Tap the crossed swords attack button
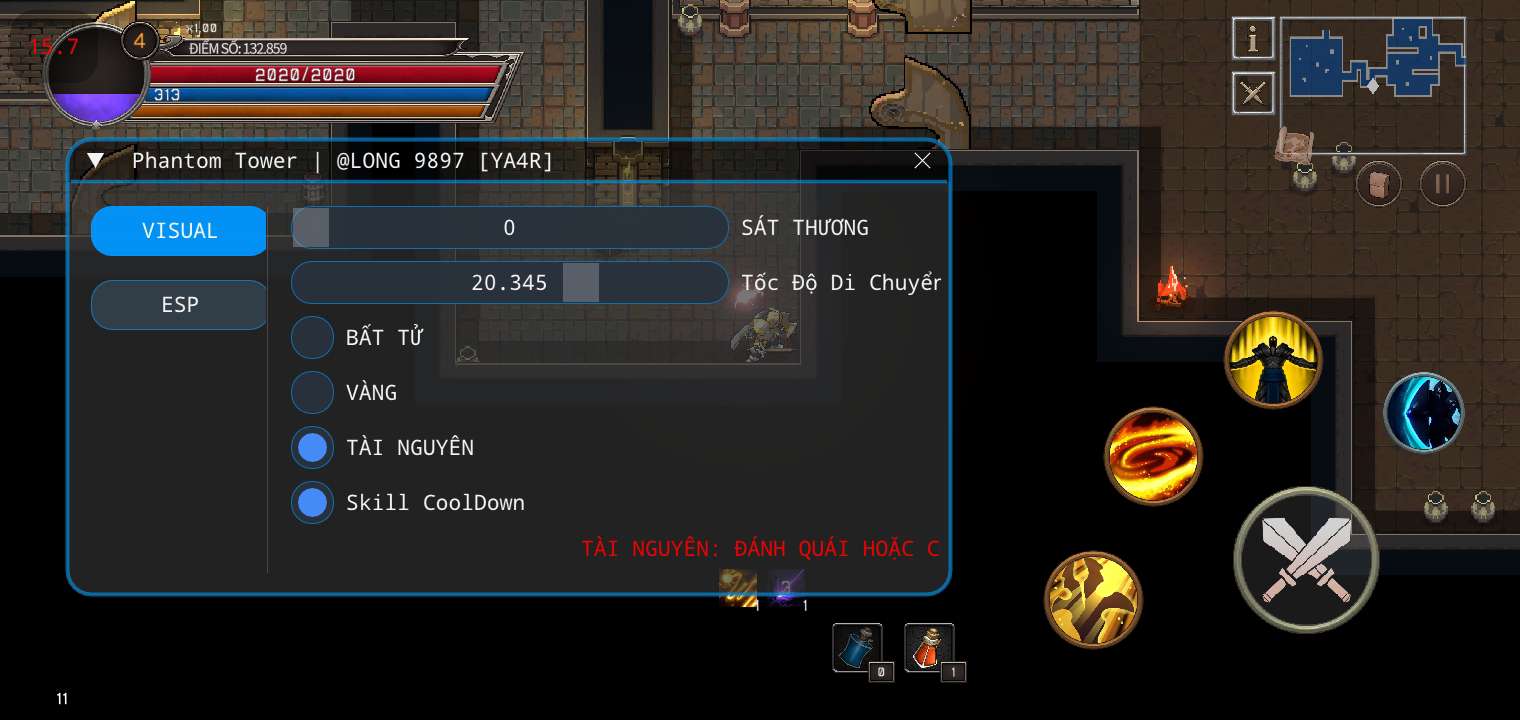Image resolution: width=1520 pixels, height=720 pixels. (1305, 560)
